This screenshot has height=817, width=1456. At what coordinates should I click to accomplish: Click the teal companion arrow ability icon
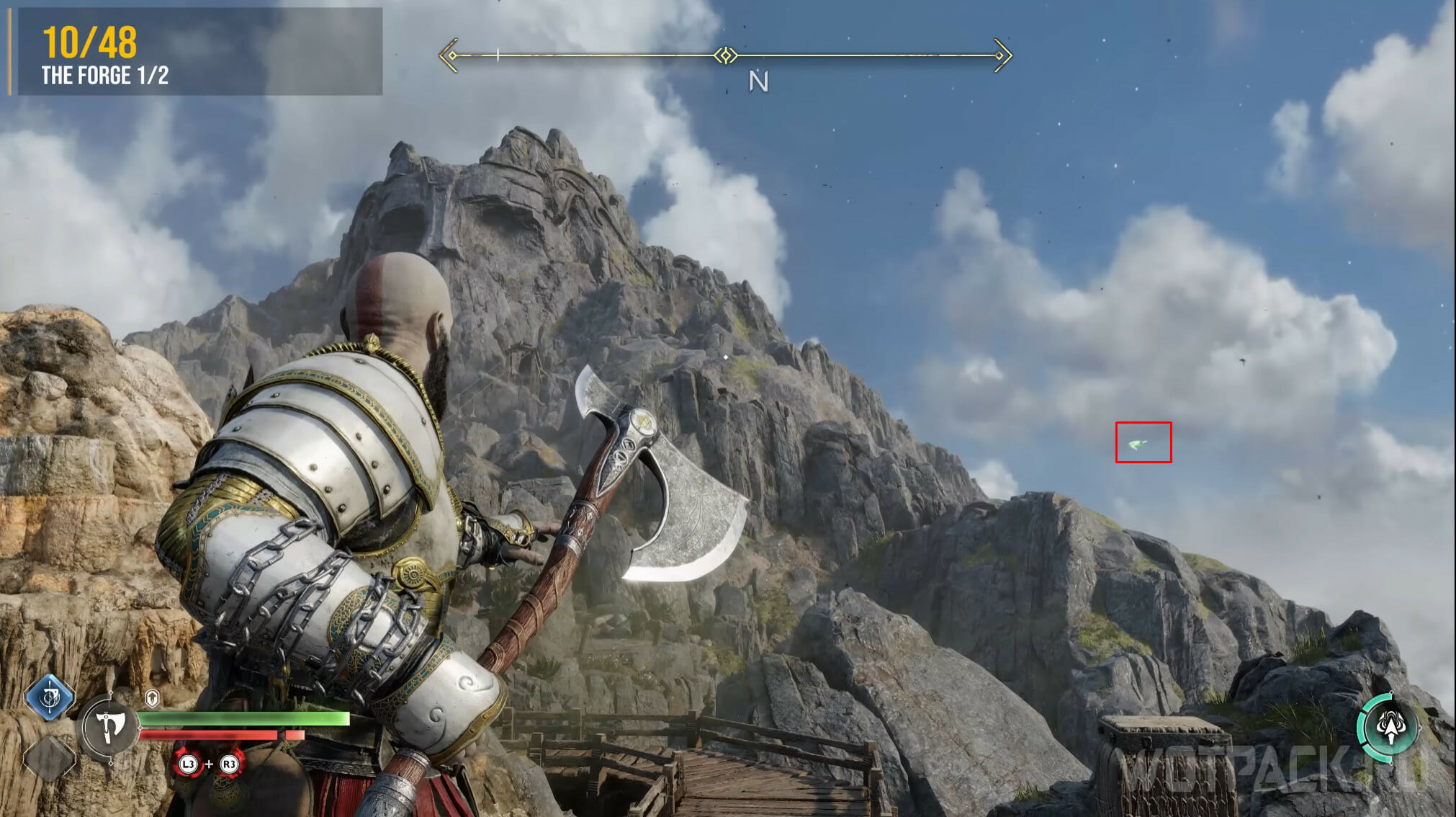pos(1390,726)
